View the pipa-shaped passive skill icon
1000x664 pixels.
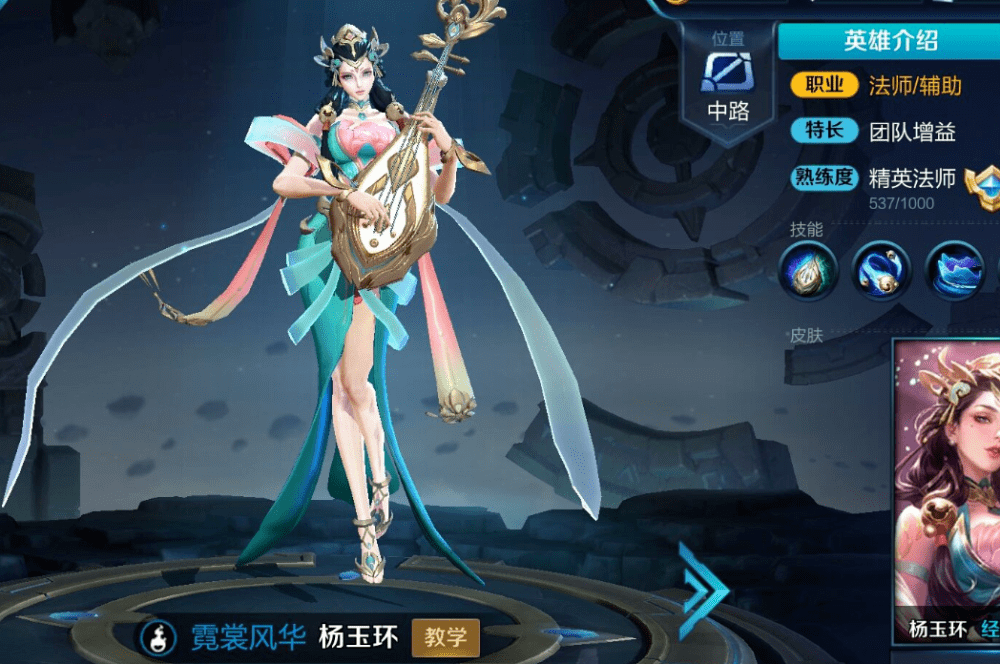[x=807, y=271]
